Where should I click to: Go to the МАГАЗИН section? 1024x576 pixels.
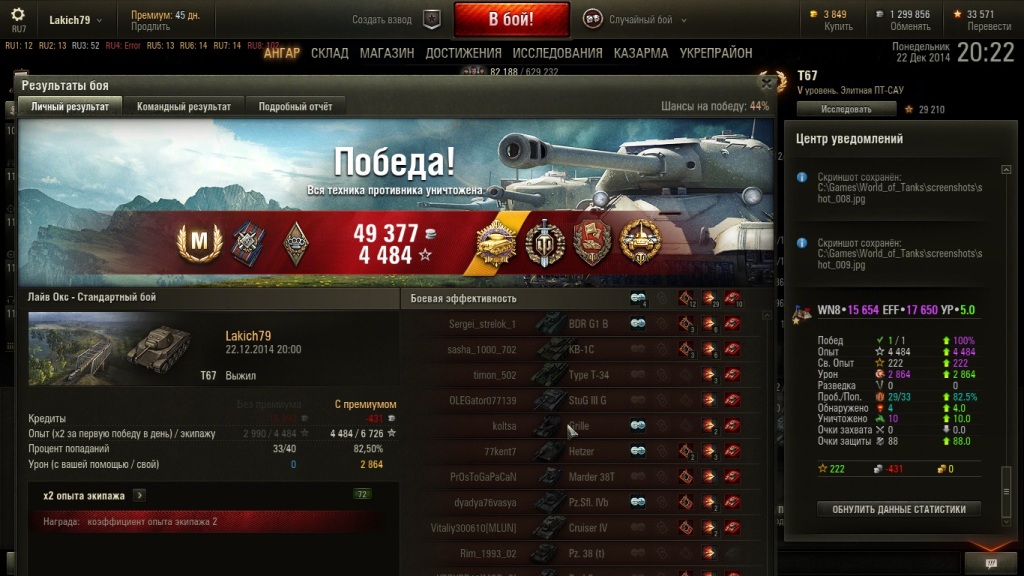pyautogui.click(x=387, y=53)
